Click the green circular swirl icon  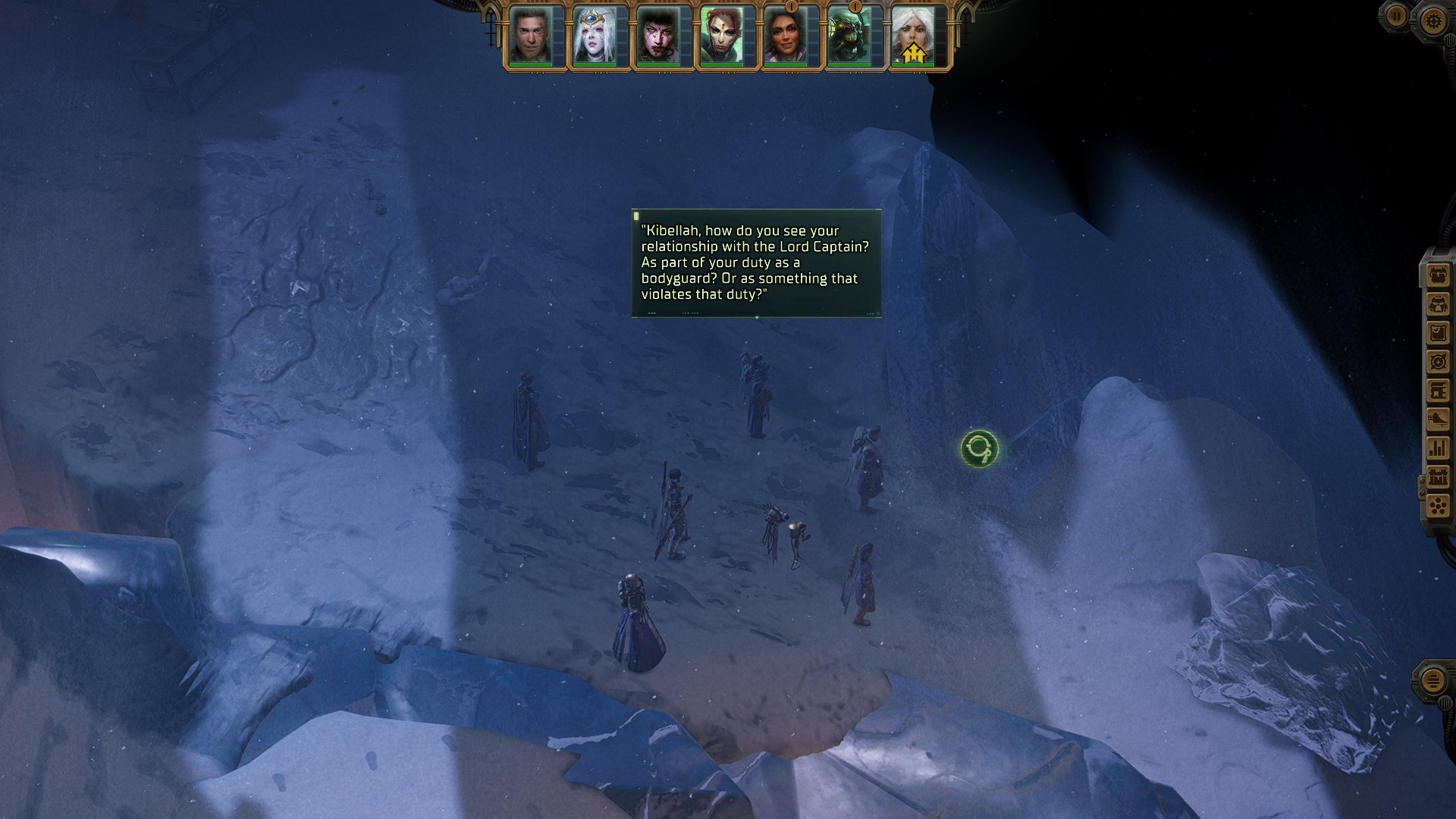(x=979, y=449)
